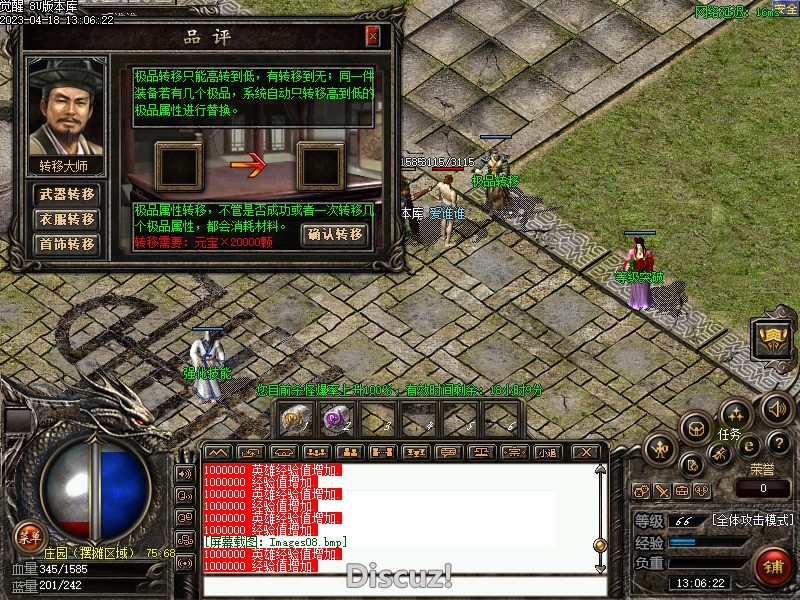Switch the 全体攻击模式 attack mode
800x600 pixels.
(x=753, y=521)
